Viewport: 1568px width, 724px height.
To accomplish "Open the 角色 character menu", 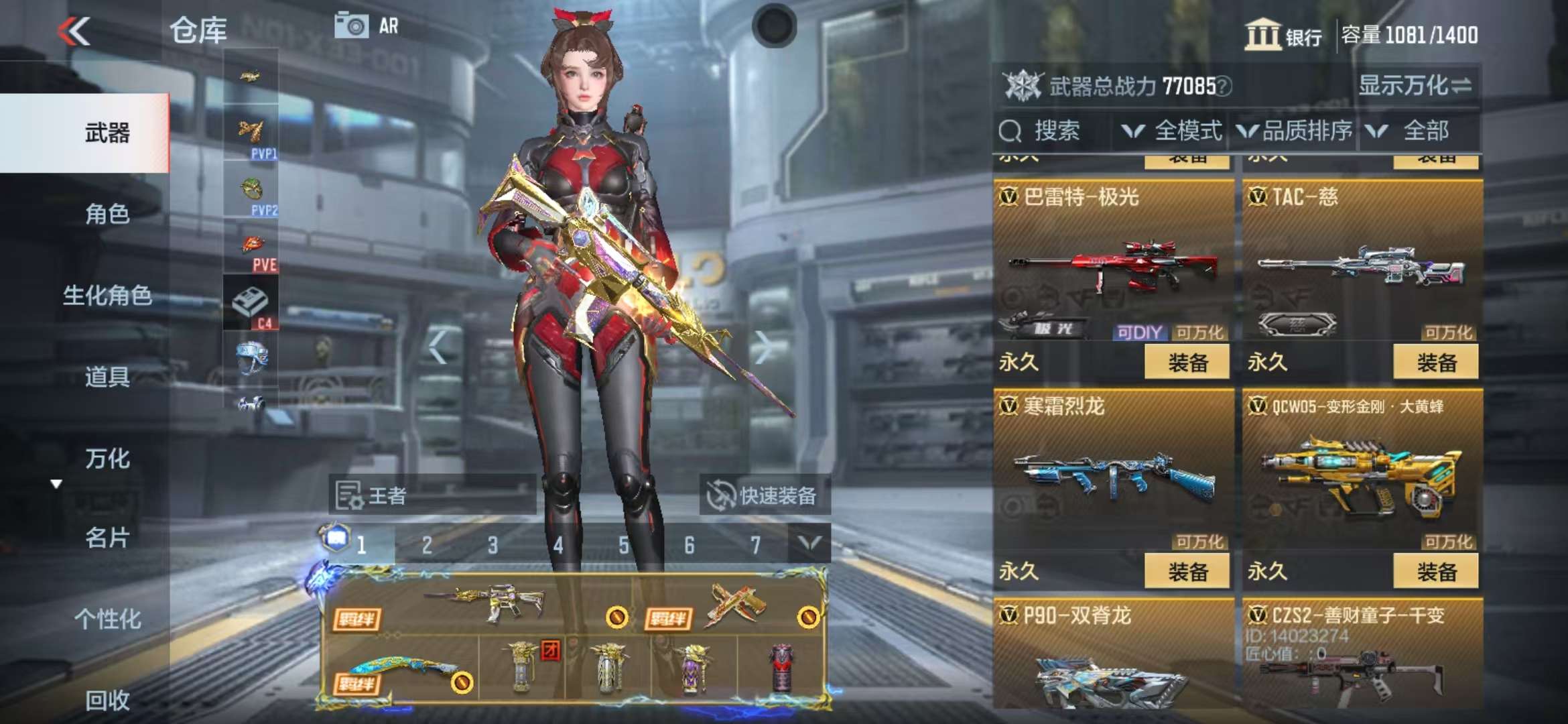I will coord(107,214).
